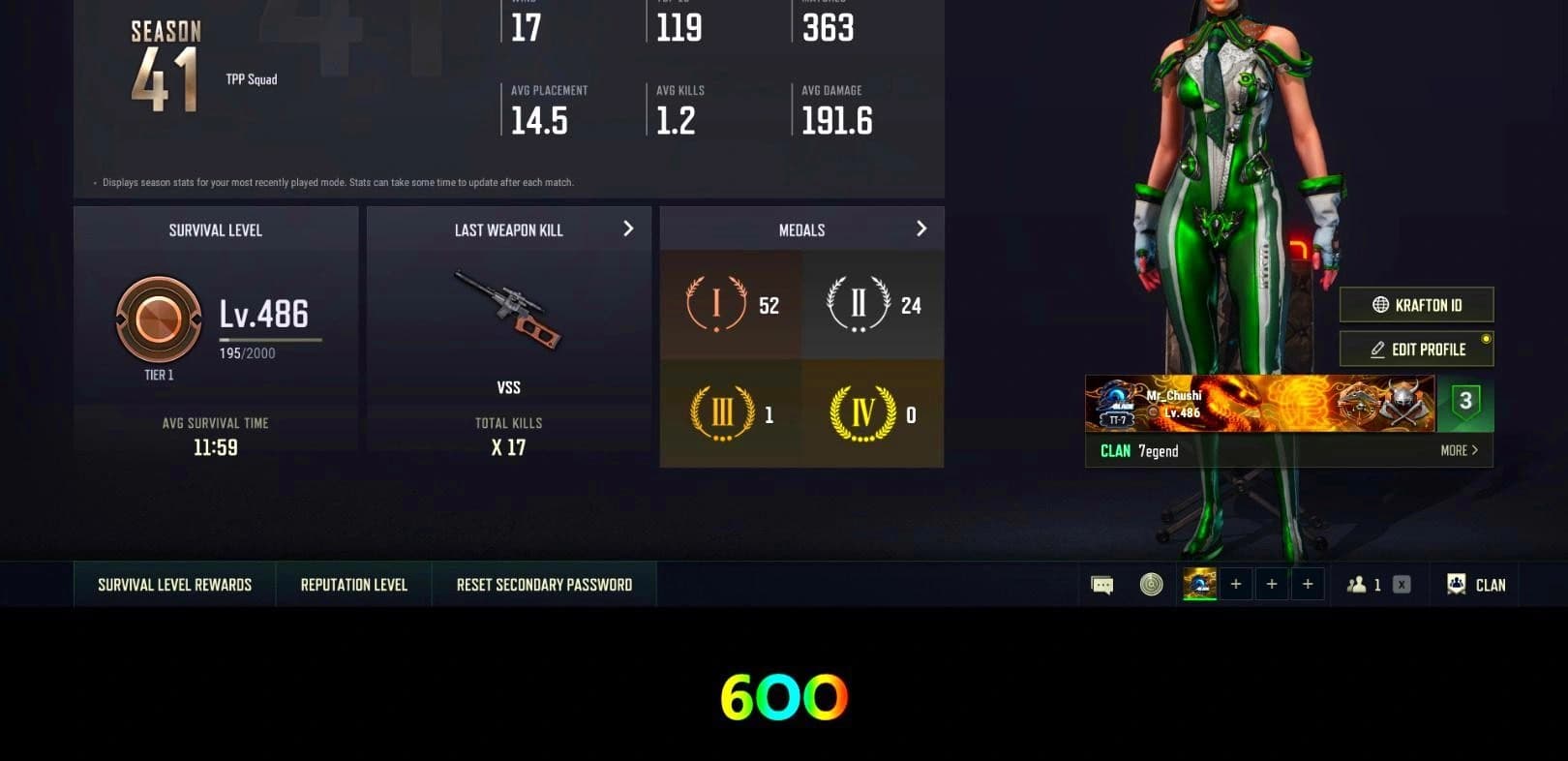The image size is (1568, 761).
Task: Open the Survival Level Rewards tab
Action: 173,584
